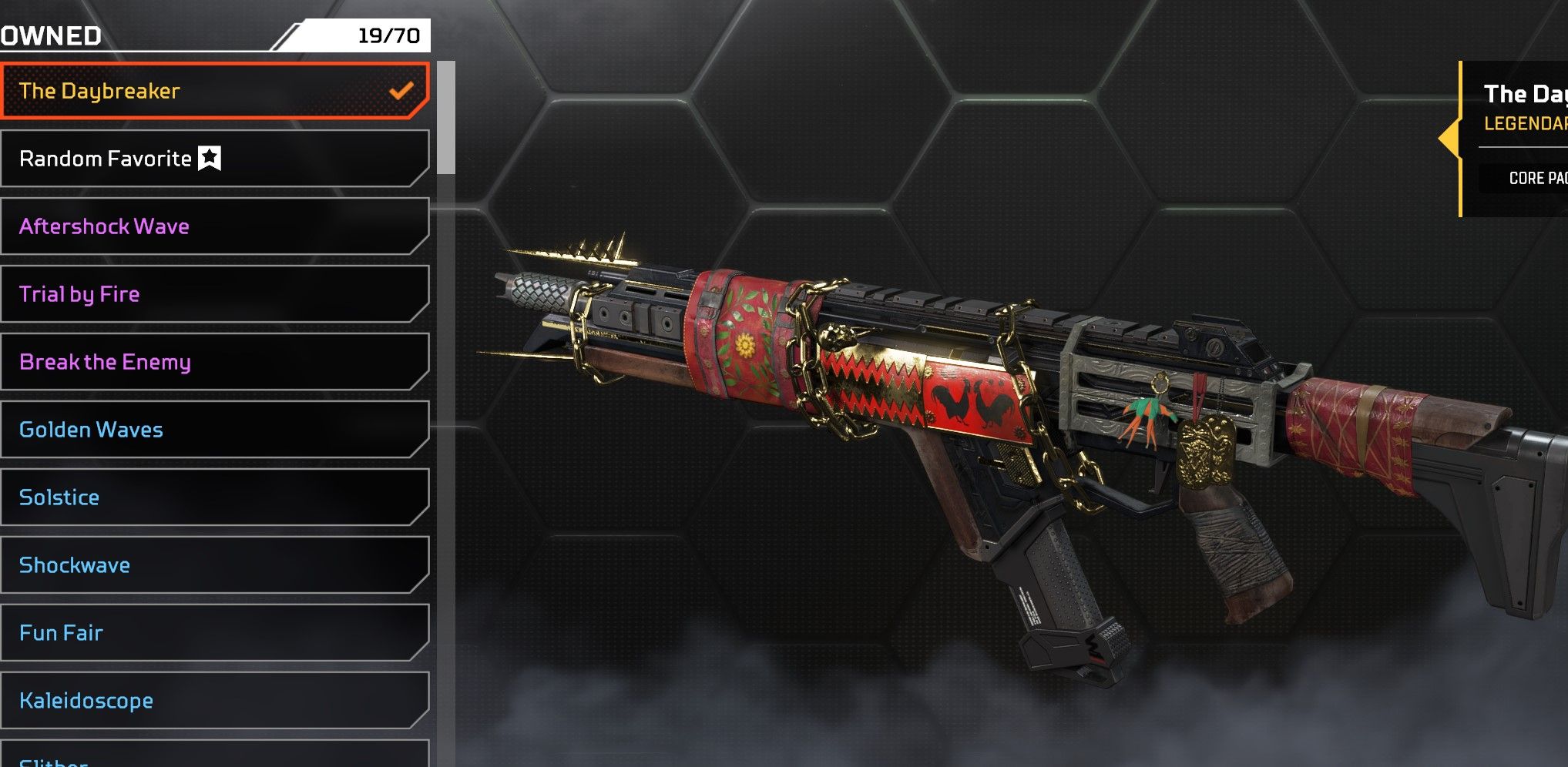
Task: Choose the Solstice skin entry
Action: (214, 497)
